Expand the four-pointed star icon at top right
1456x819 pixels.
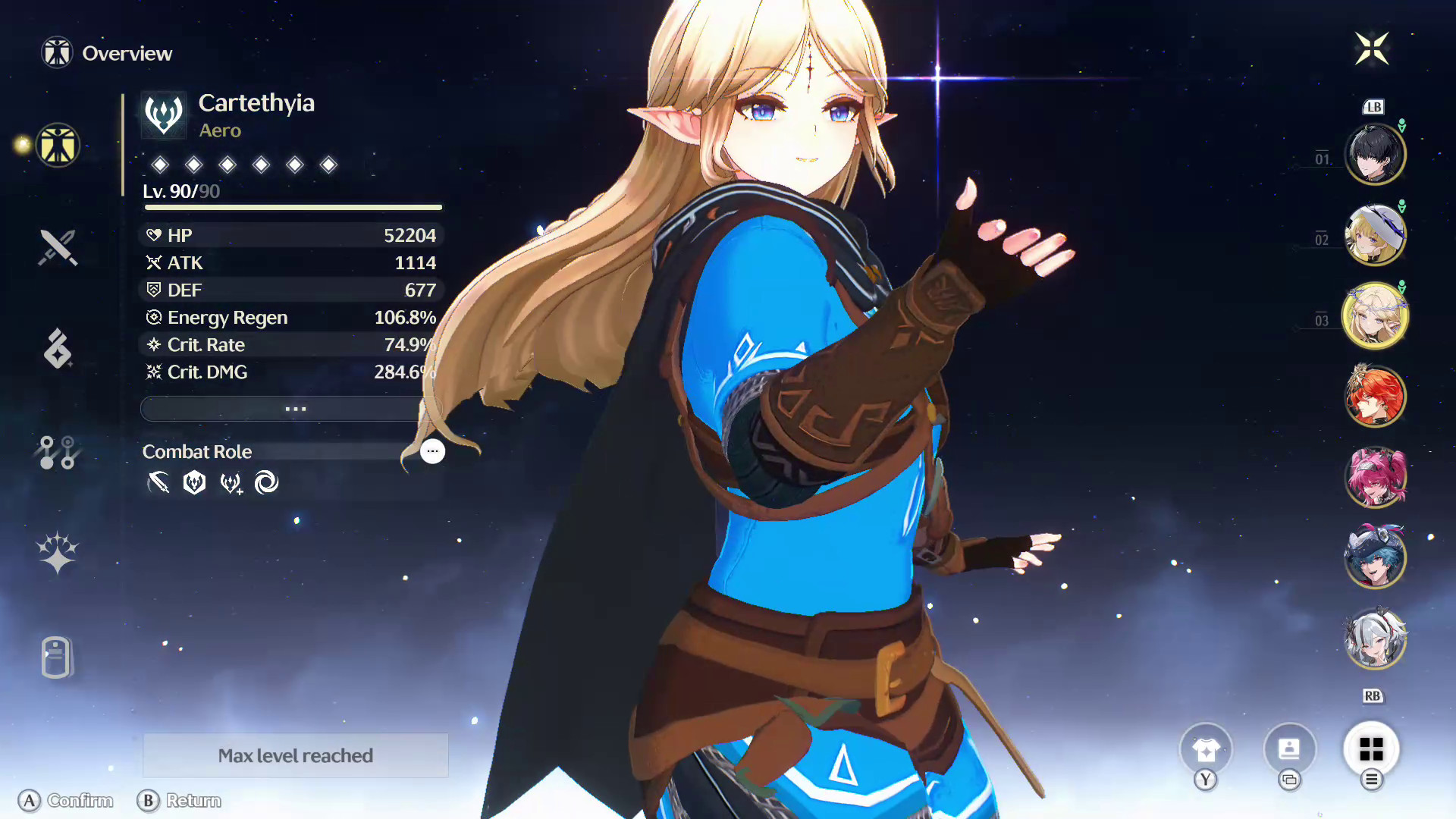pyautogui.click(x=1373, y=49)
